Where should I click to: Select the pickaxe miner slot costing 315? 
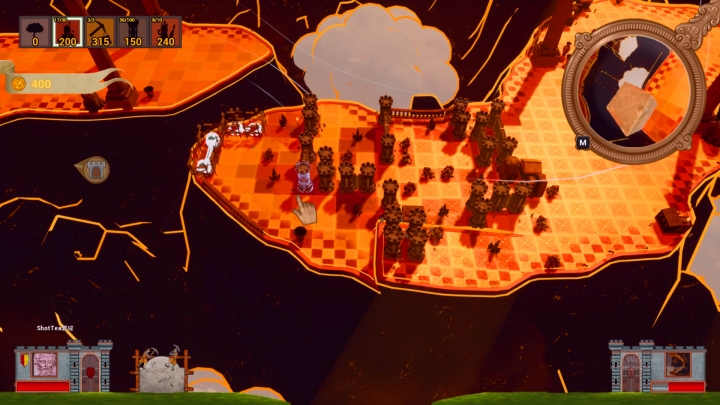coord(99,32)
